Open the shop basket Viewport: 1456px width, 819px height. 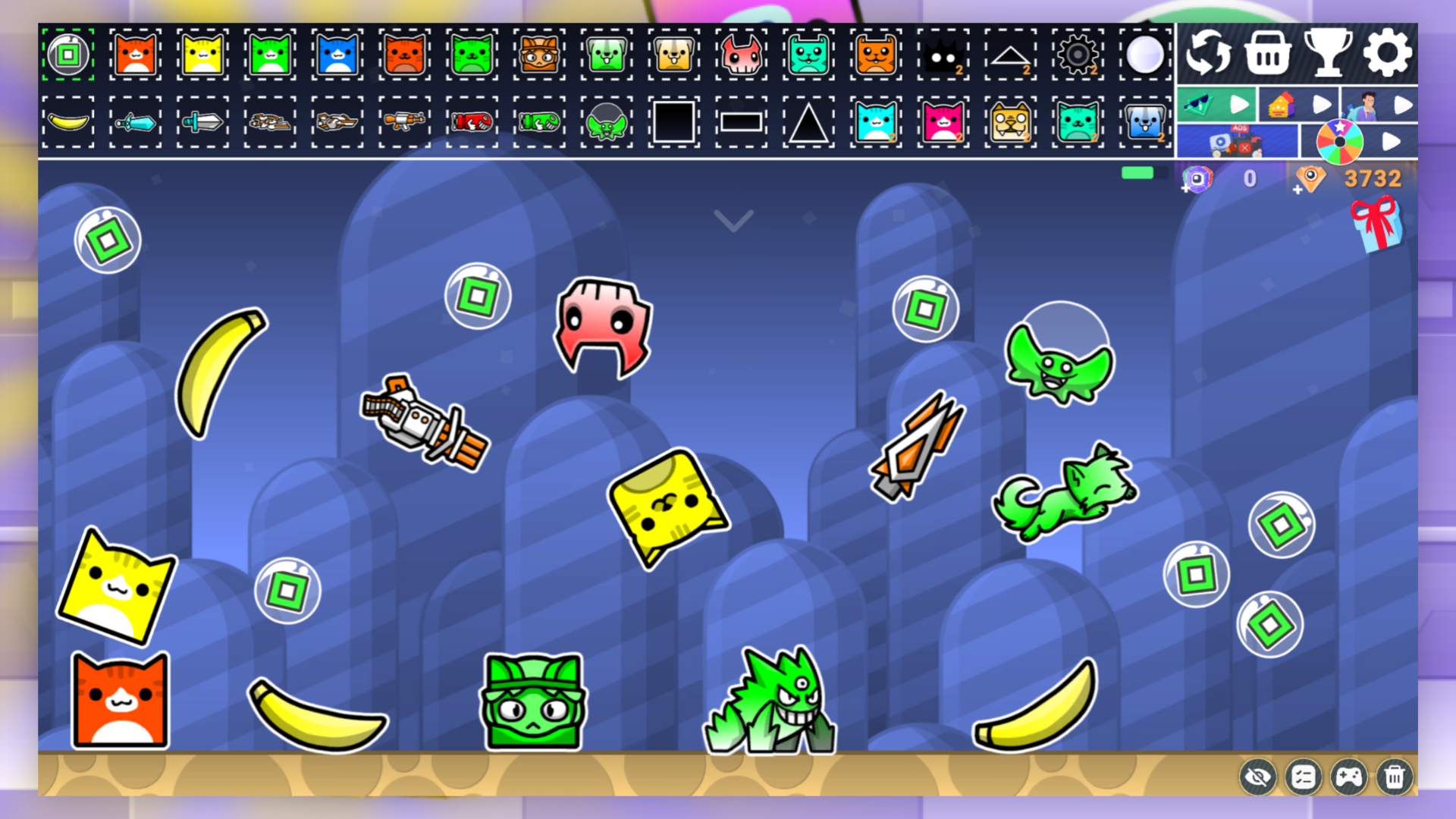(x=1268, y=53)
